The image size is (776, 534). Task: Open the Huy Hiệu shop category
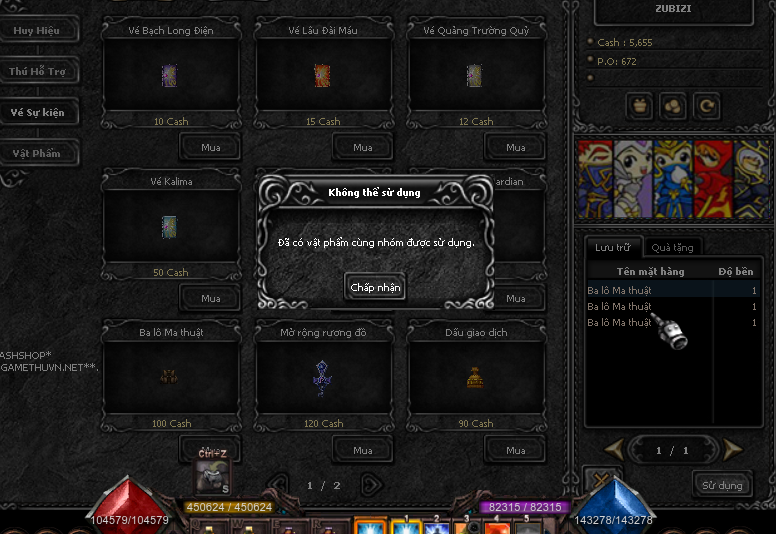[x=36, y=30]
